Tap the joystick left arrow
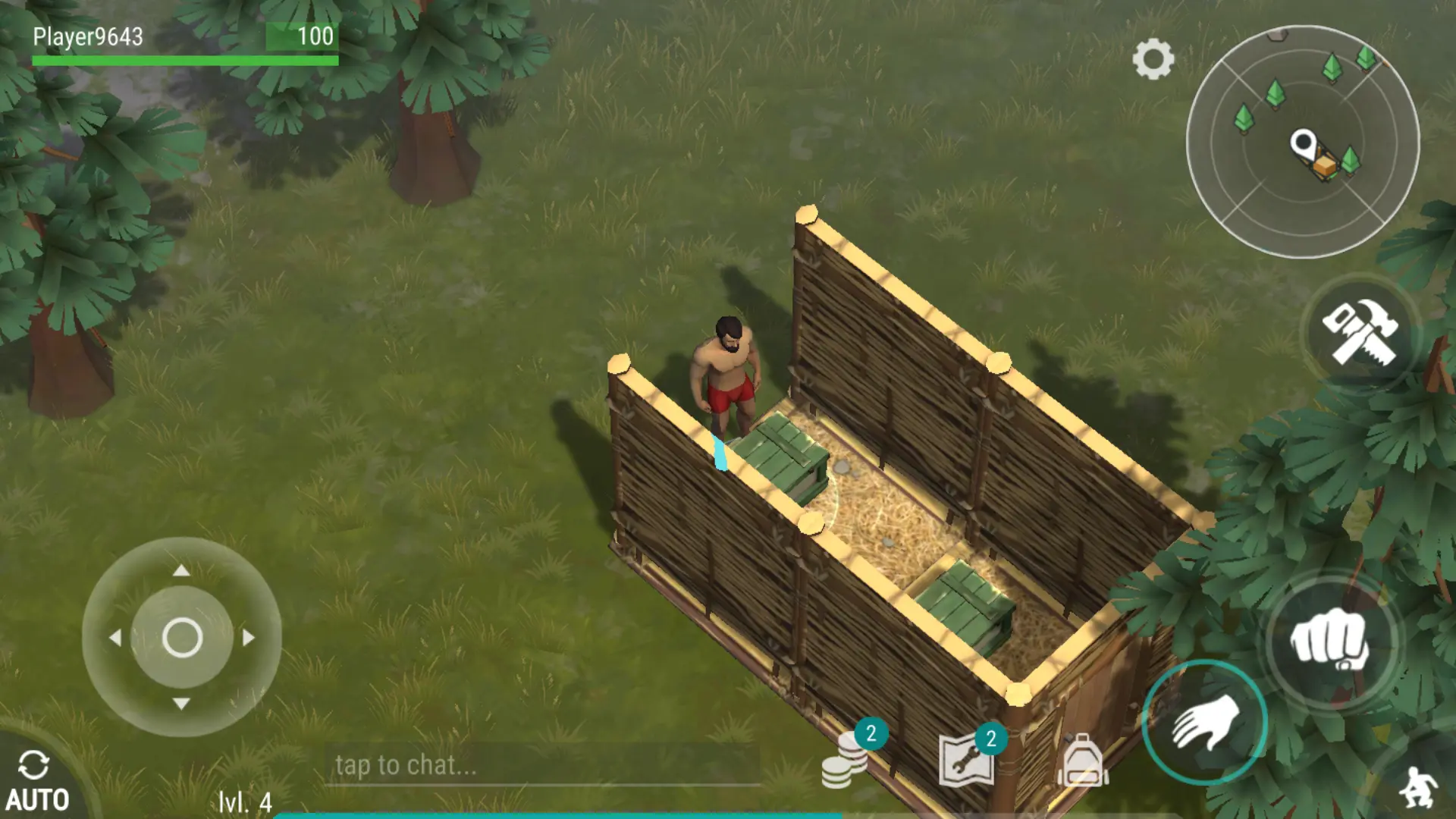 [x=115, y=638]
